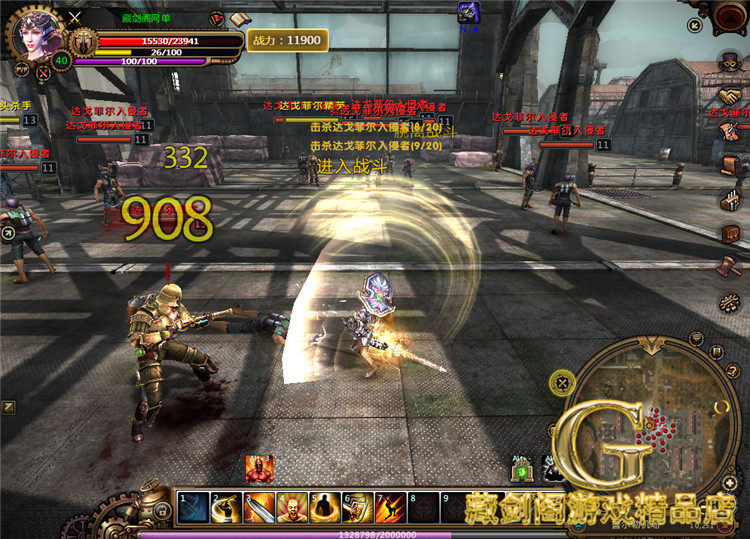The width and height of the screenshot is (750, 539).
Task: Activate the warrior shout skill in slot 4
Action: (x=292, y=508)
